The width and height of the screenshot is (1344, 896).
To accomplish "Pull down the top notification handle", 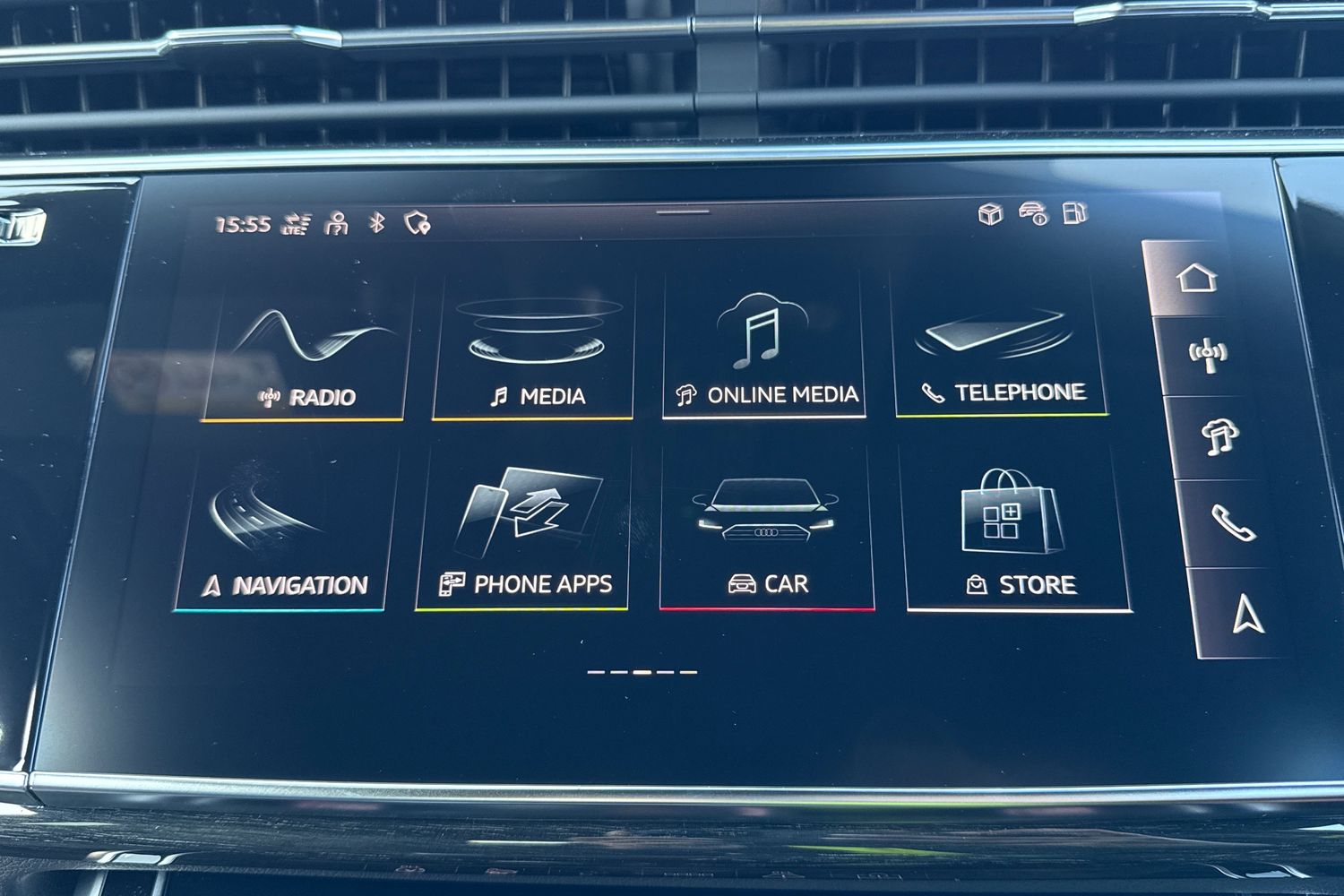I will (x=682, y=213).
